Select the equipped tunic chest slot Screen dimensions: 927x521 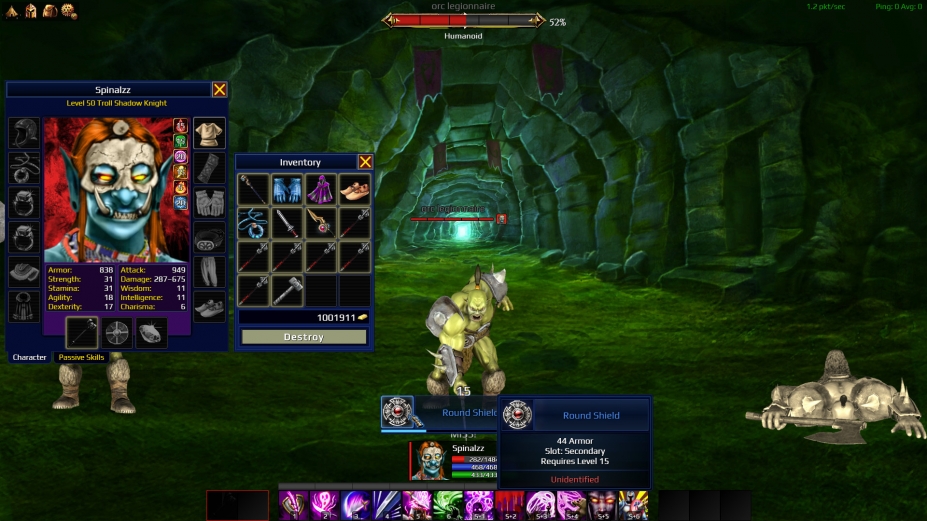point(209,133)
